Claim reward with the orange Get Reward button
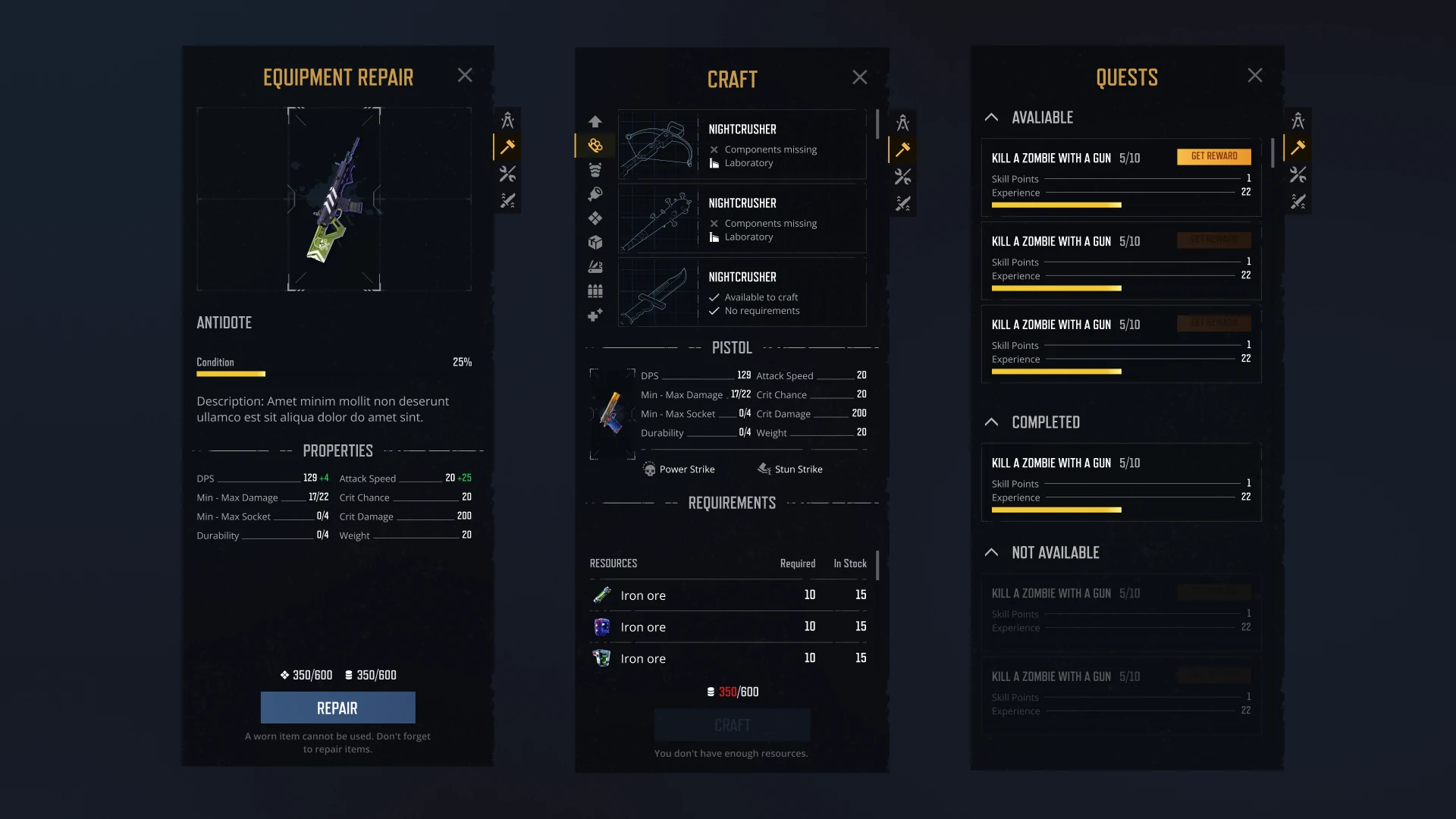This screenshot has height=819, width=1456. coord(1213,156)
